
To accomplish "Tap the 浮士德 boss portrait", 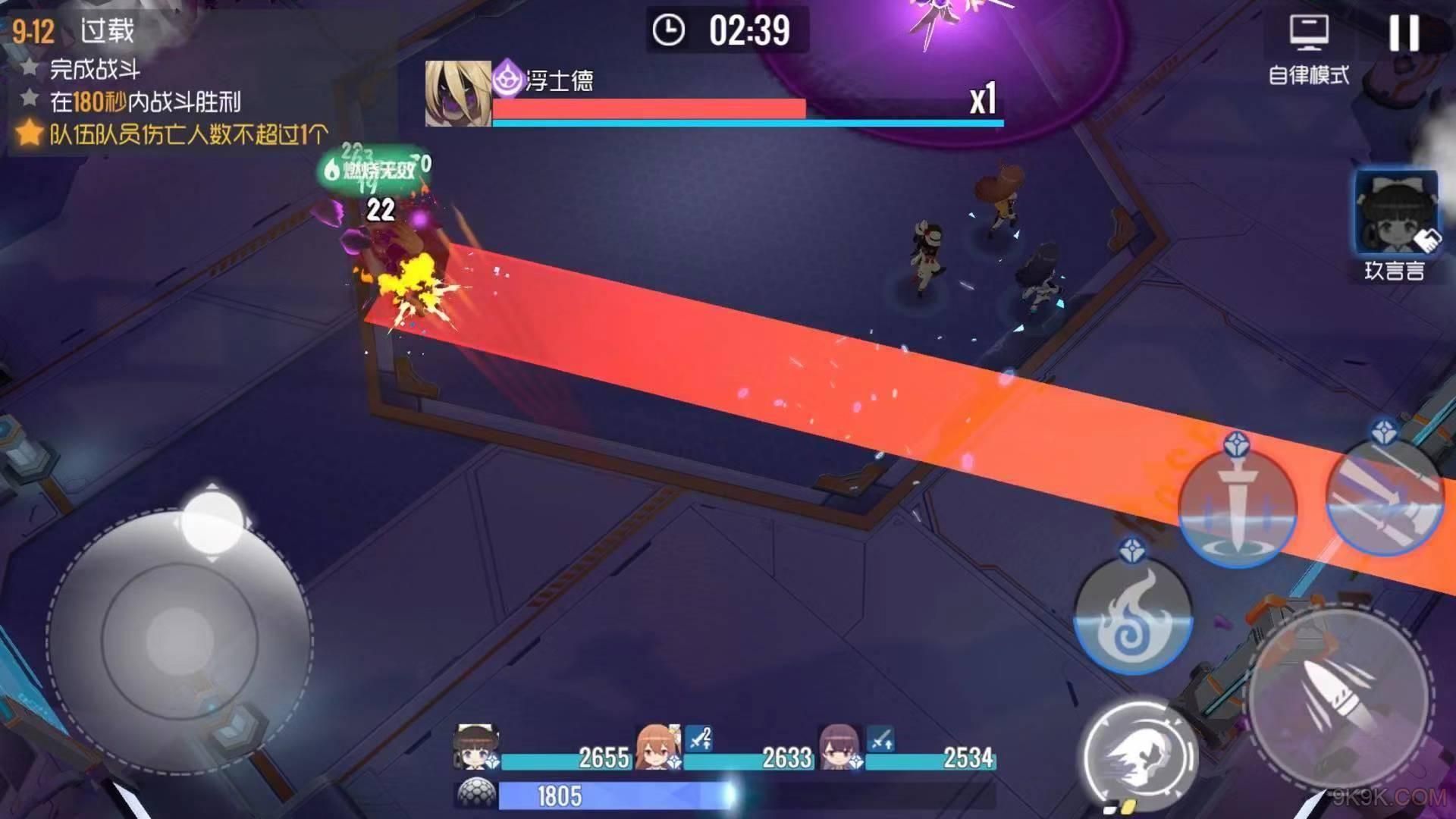I will (x=457, y=94).
